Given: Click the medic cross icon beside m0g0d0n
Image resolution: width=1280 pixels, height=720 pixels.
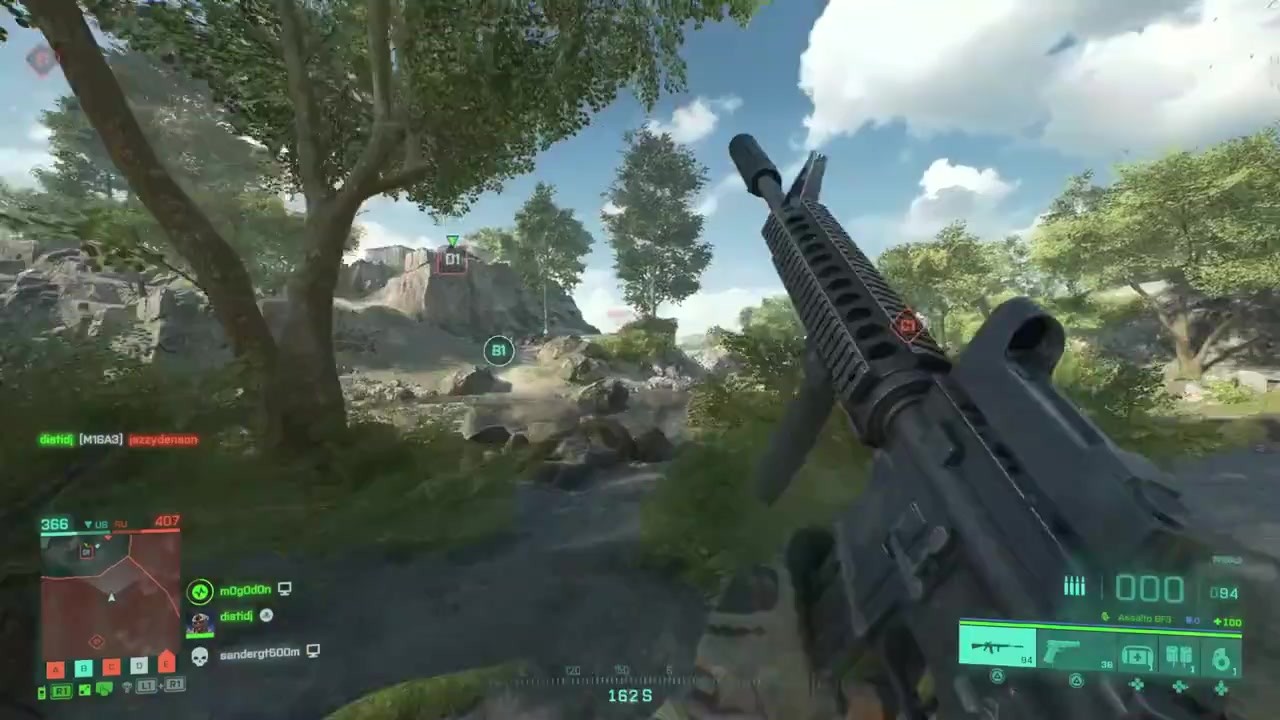Looking at the screenshot, I should pyautogui.click(x=199, y=591).
